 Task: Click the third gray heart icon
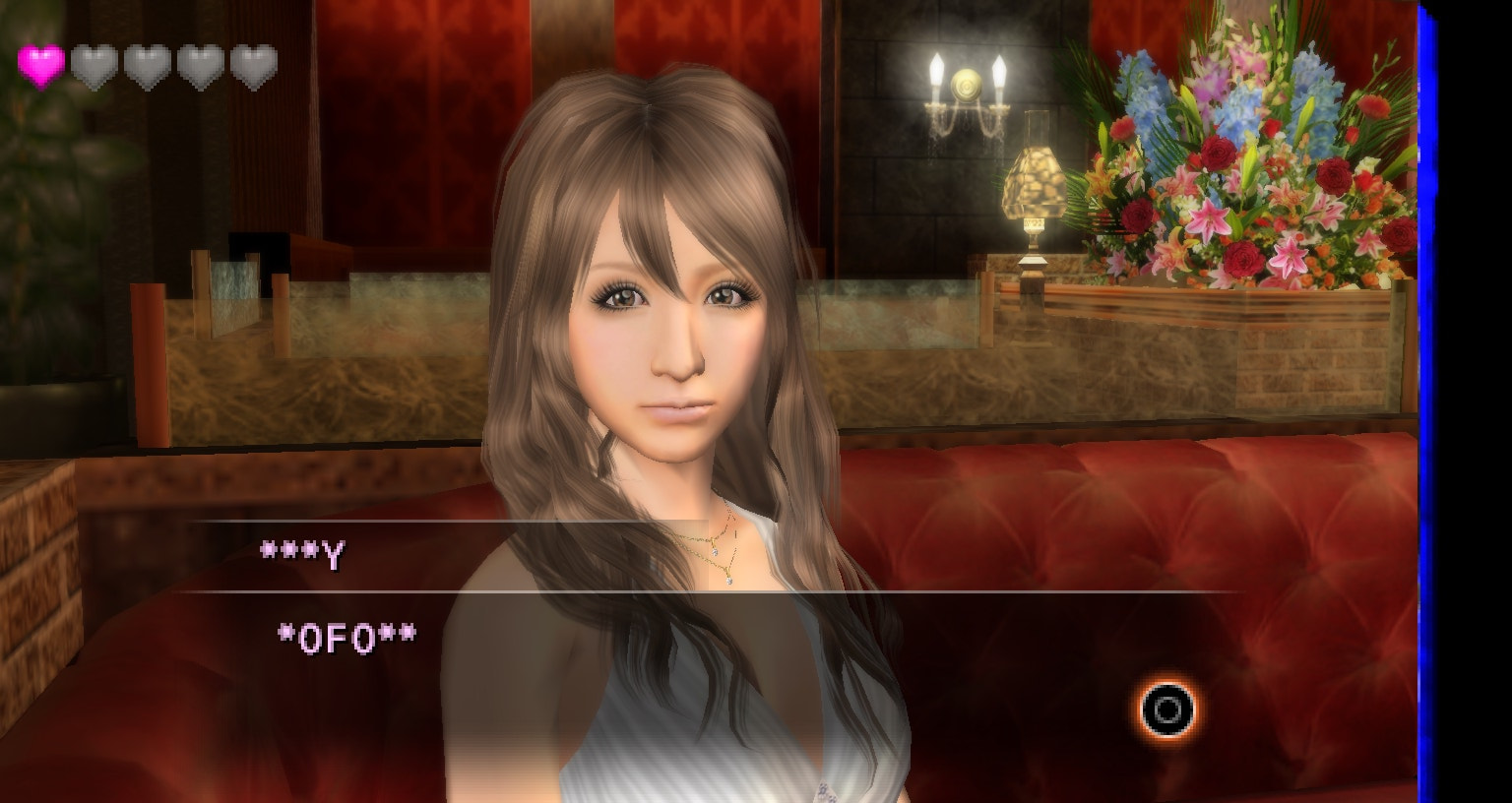click(x=148, y=63)
